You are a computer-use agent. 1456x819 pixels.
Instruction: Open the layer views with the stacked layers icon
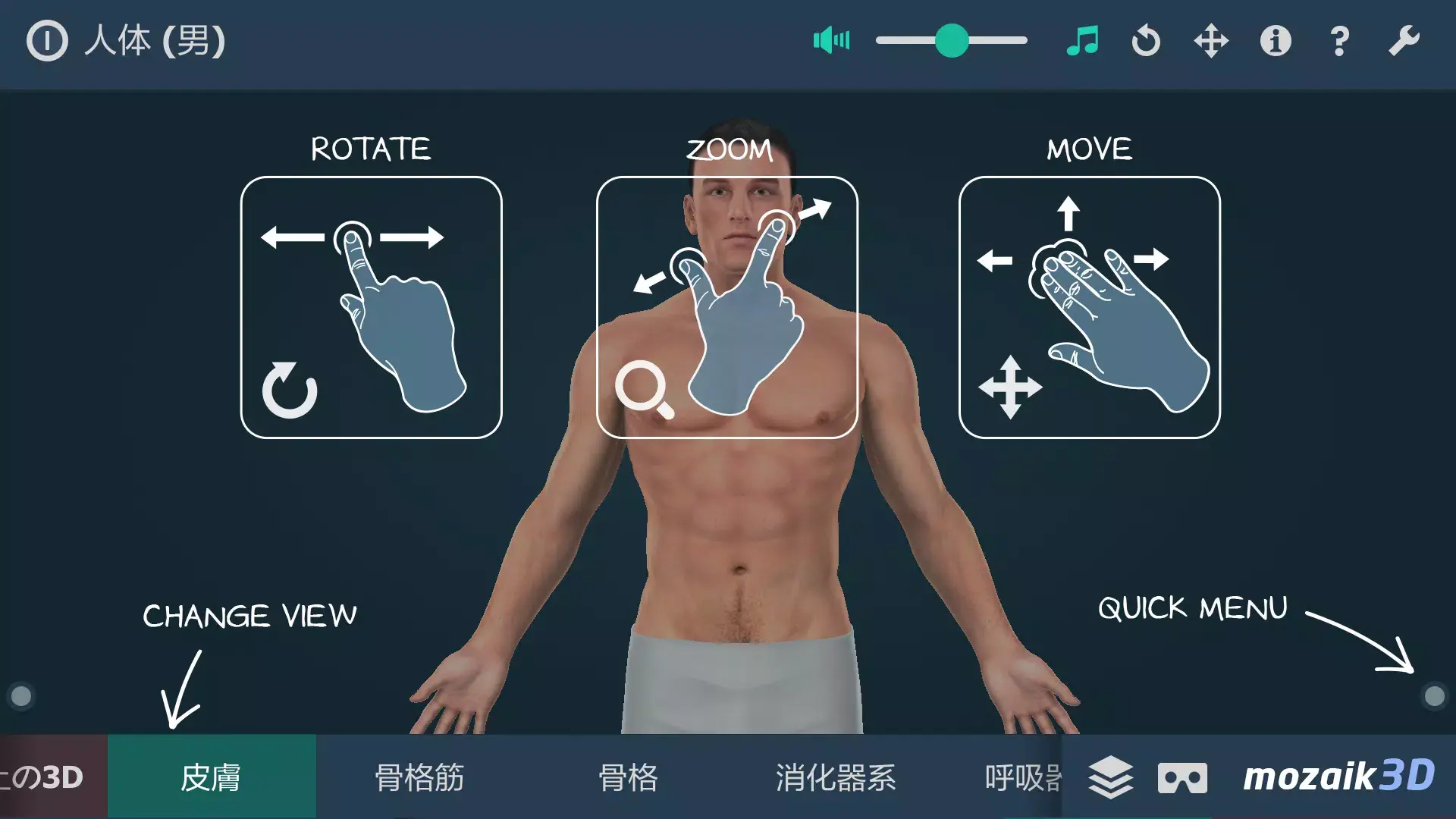coord(1111,777)
